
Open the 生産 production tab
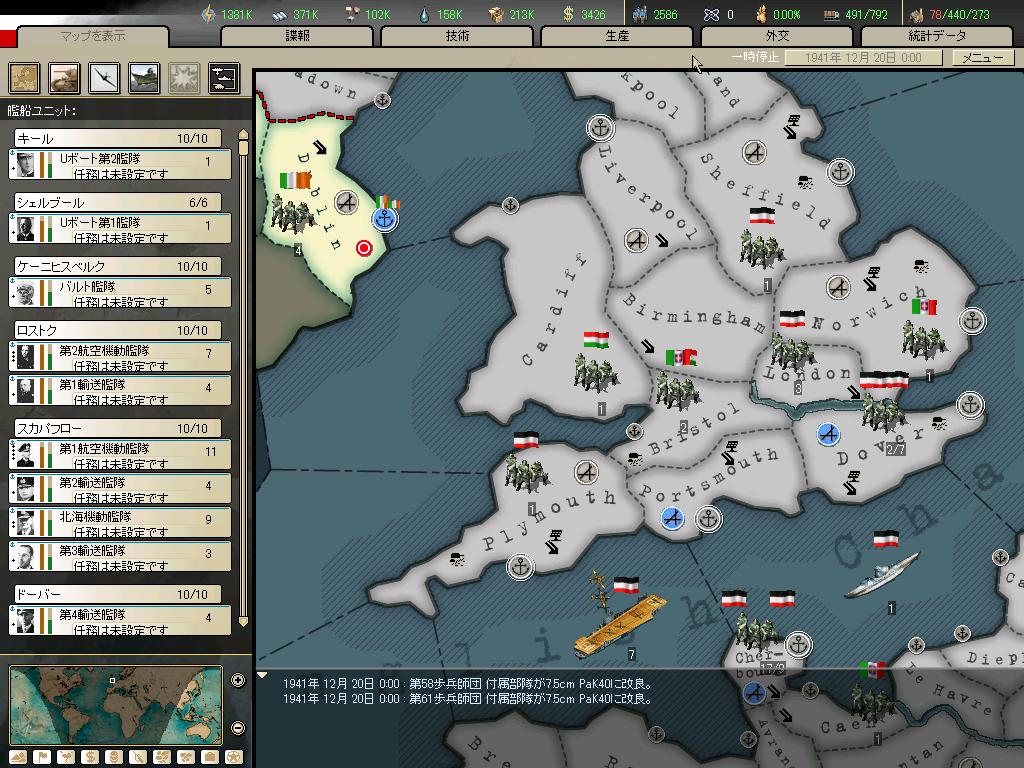click(x=617, y=36)
